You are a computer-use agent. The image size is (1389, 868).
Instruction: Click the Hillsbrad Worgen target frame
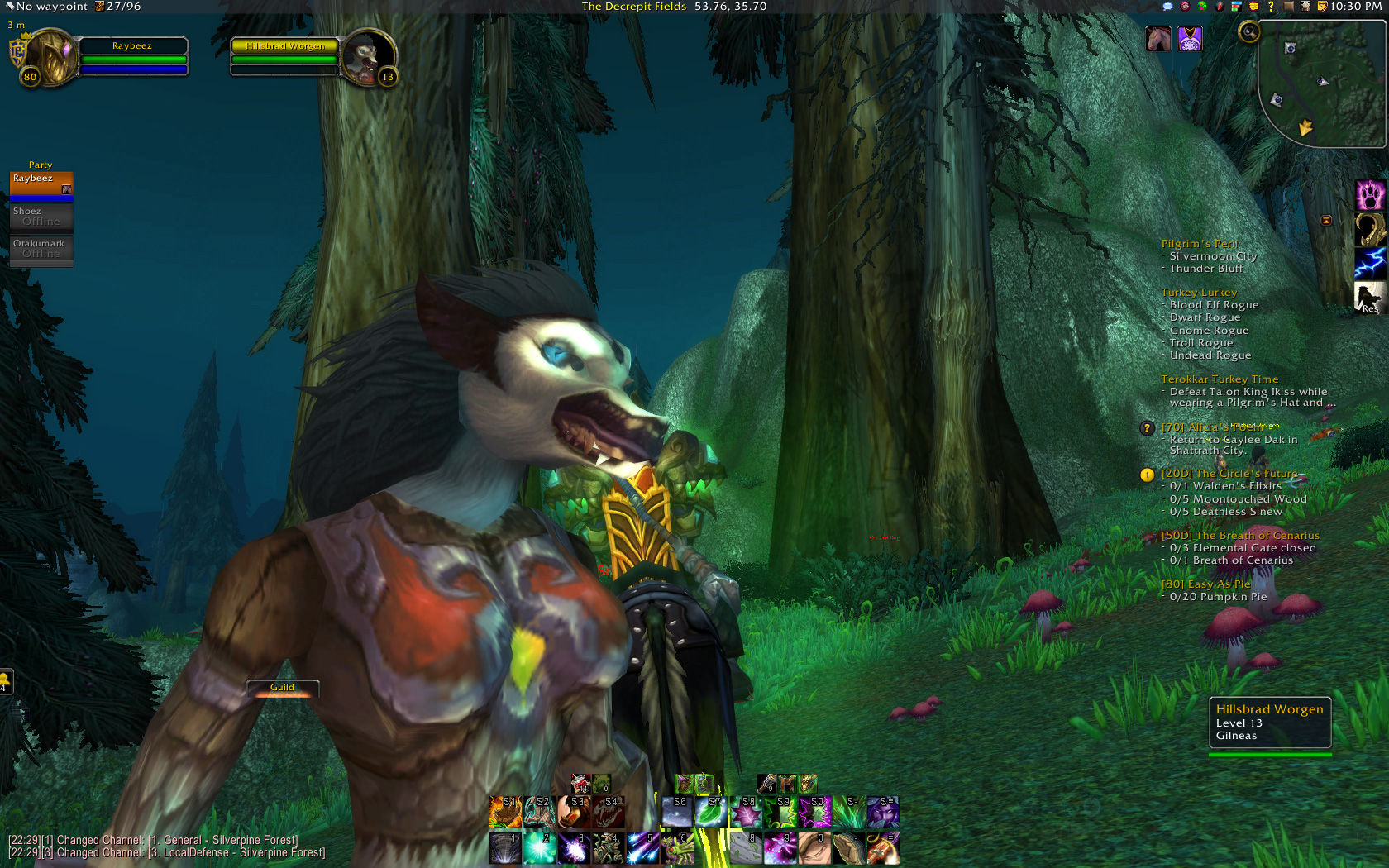[x=285, y=56]
